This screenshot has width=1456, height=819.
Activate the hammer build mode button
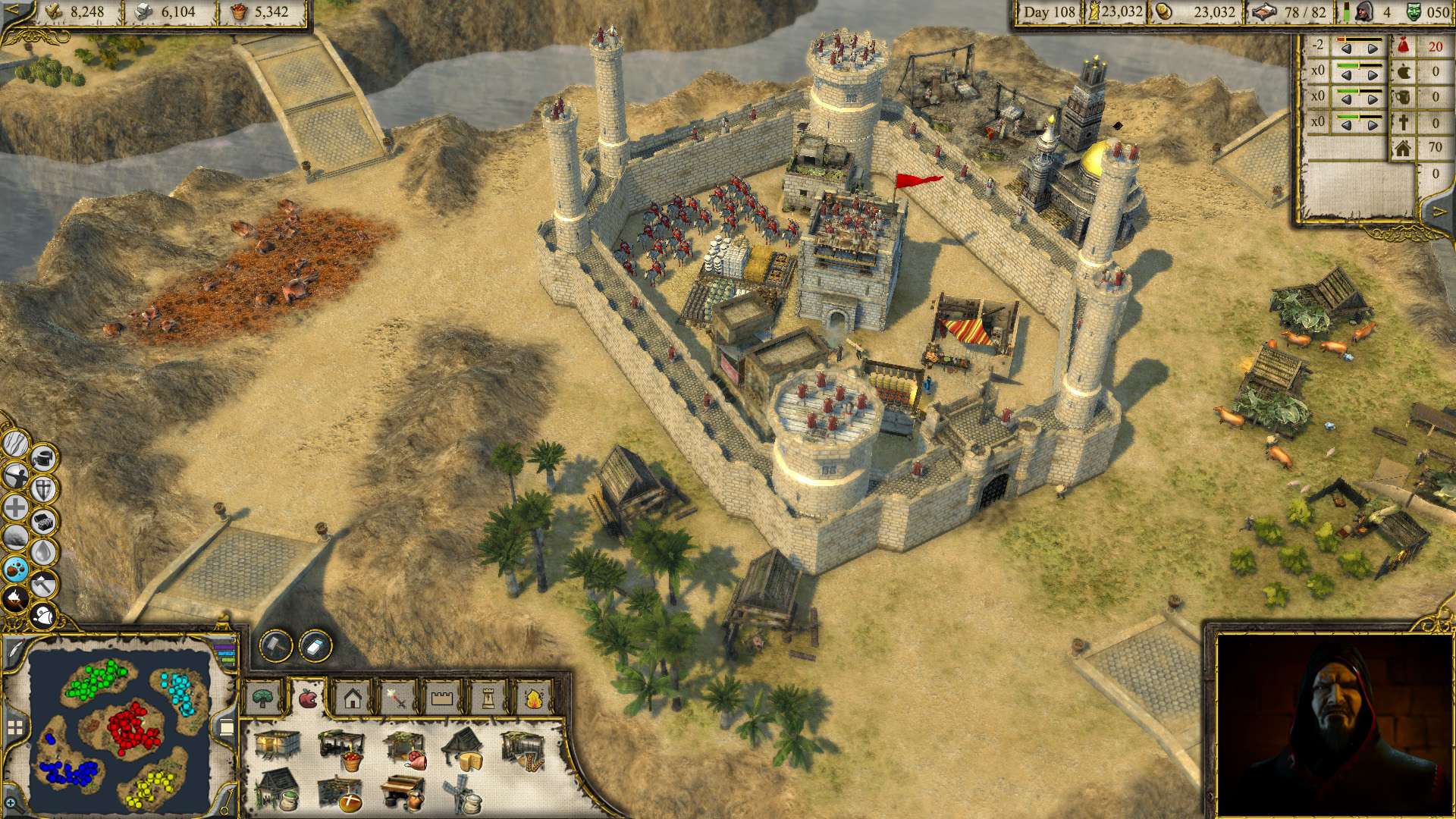(x=276, y=645)
